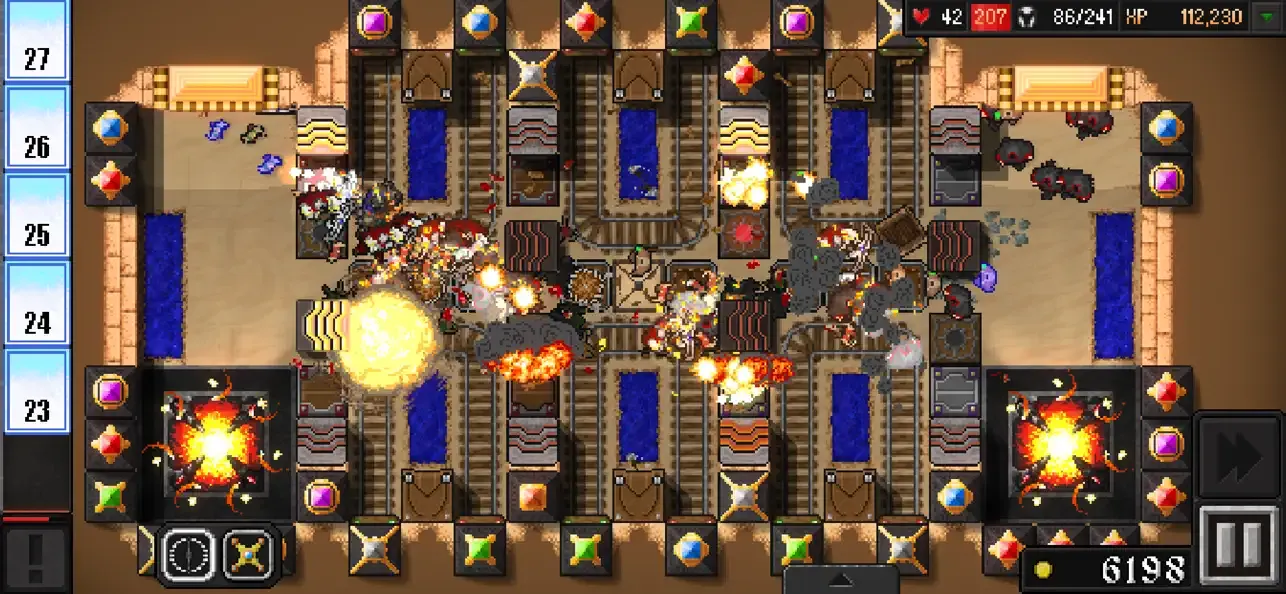1286x594 pixels.
Task: Click the wave 24 queue tile
Action: coord(37,304)
